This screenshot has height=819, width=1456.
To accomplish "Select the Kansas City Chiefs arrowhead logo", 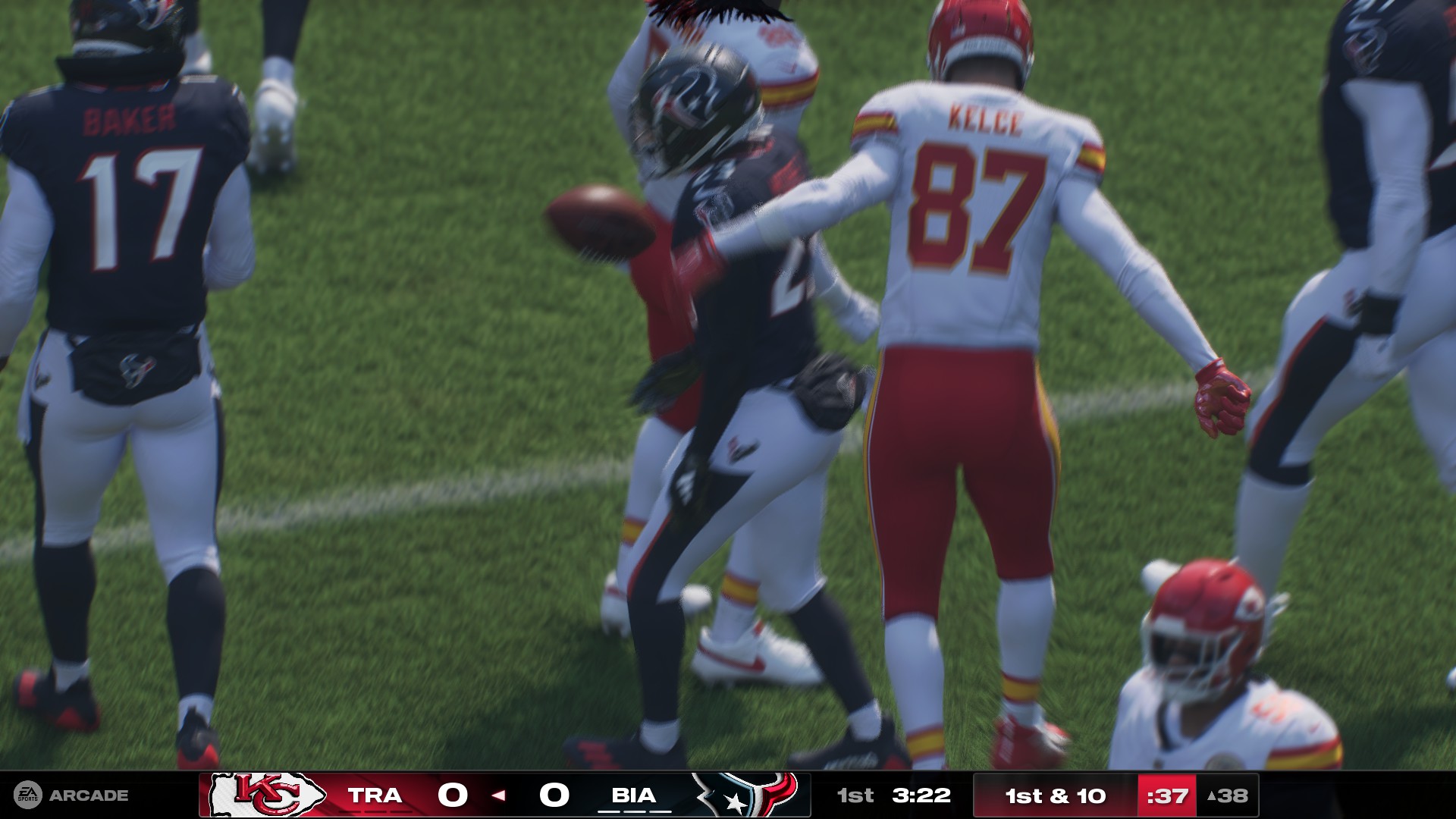I will point(265,796).
